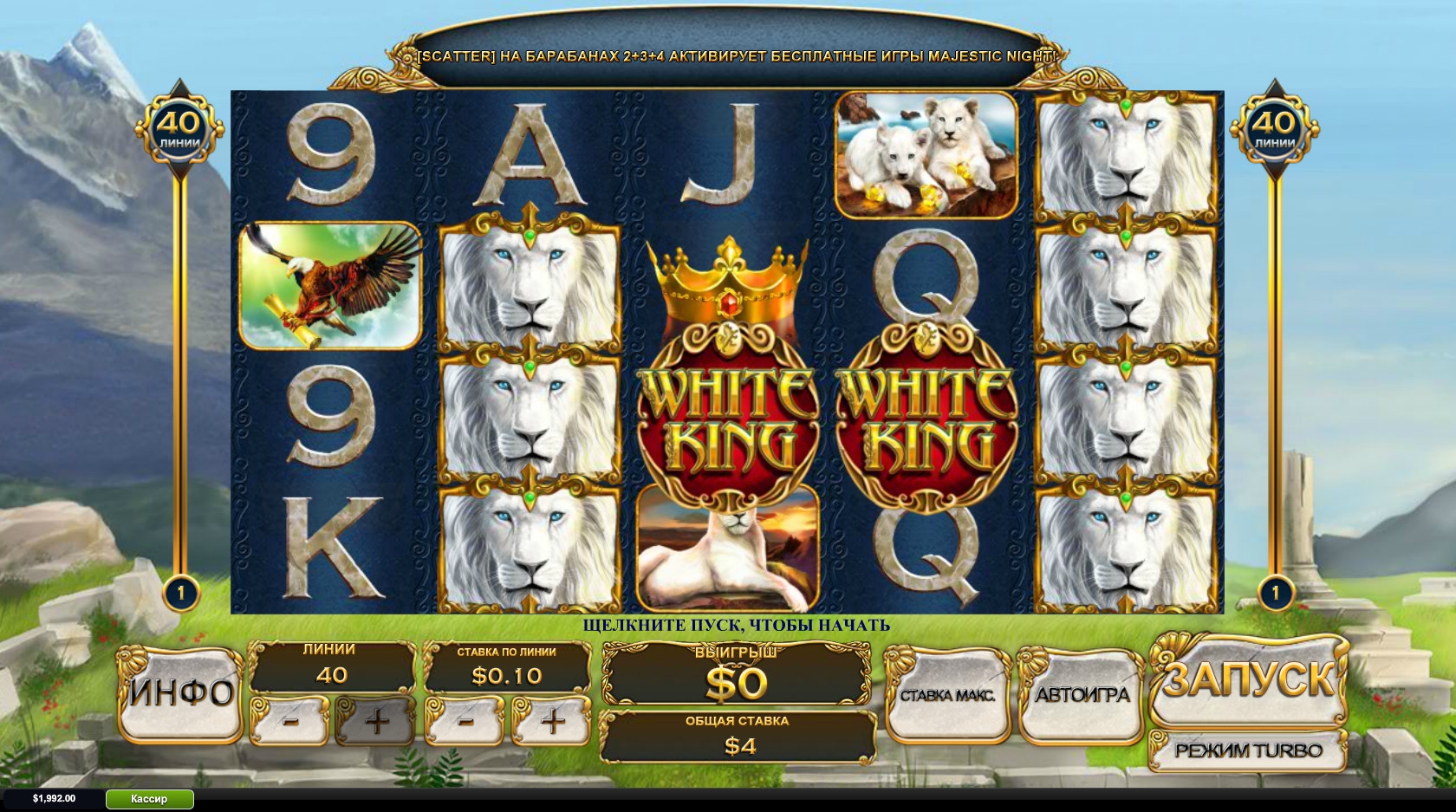This screenshot has height=812, width=1456.
Task: Open the ИНФО paytable panel
Action: pos(180,693)
